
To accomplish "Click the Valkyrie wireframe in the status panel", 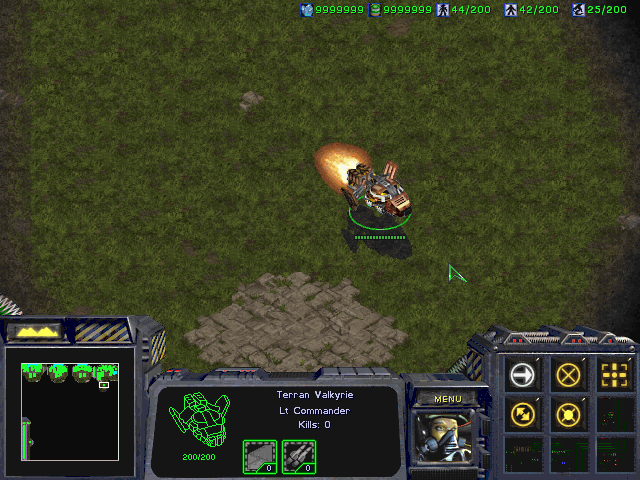I will tap(199, 420).
